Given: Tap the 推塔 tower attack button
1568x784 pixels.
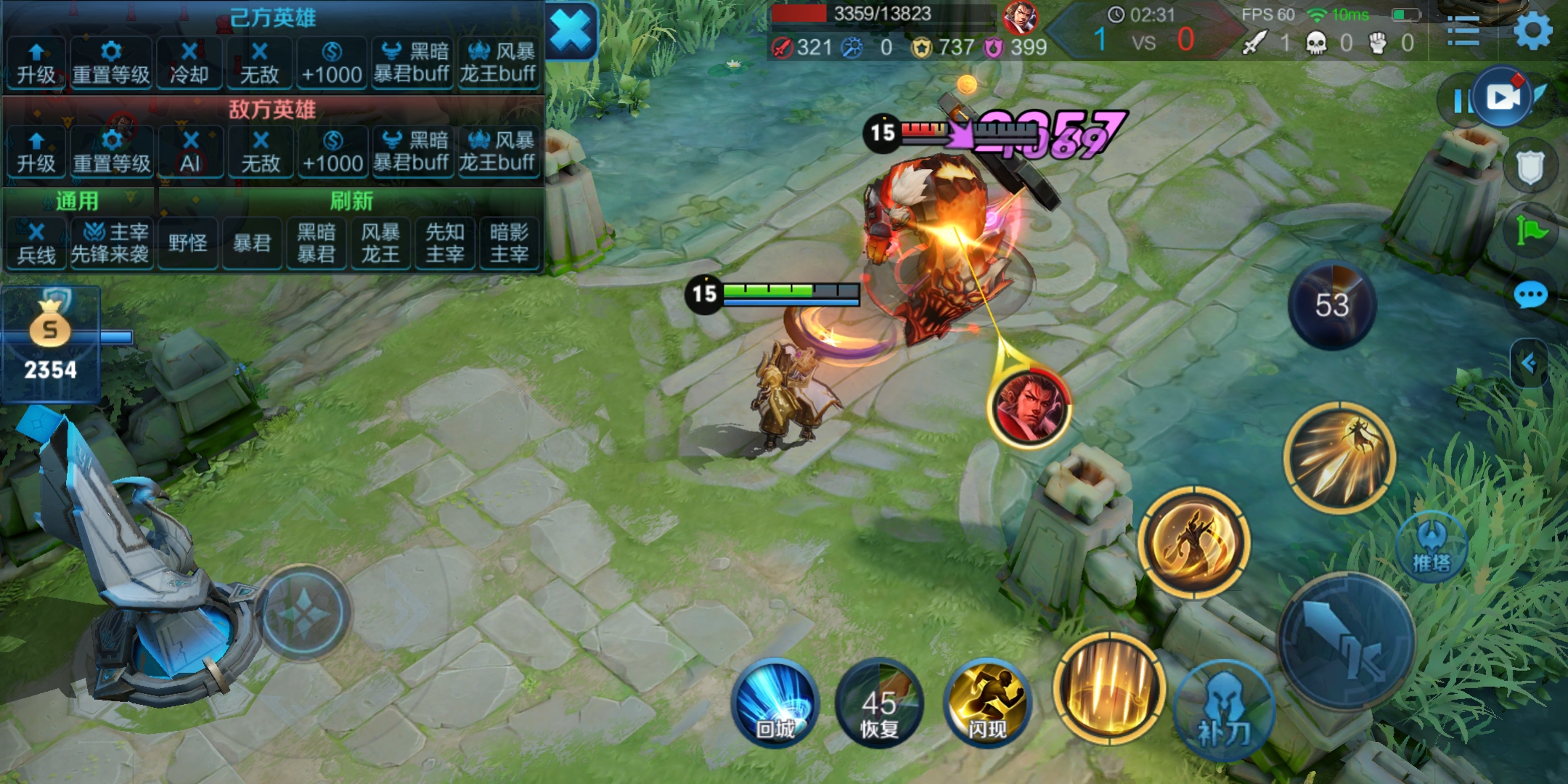Looking at the screenshot, I should click(1432, 547).
